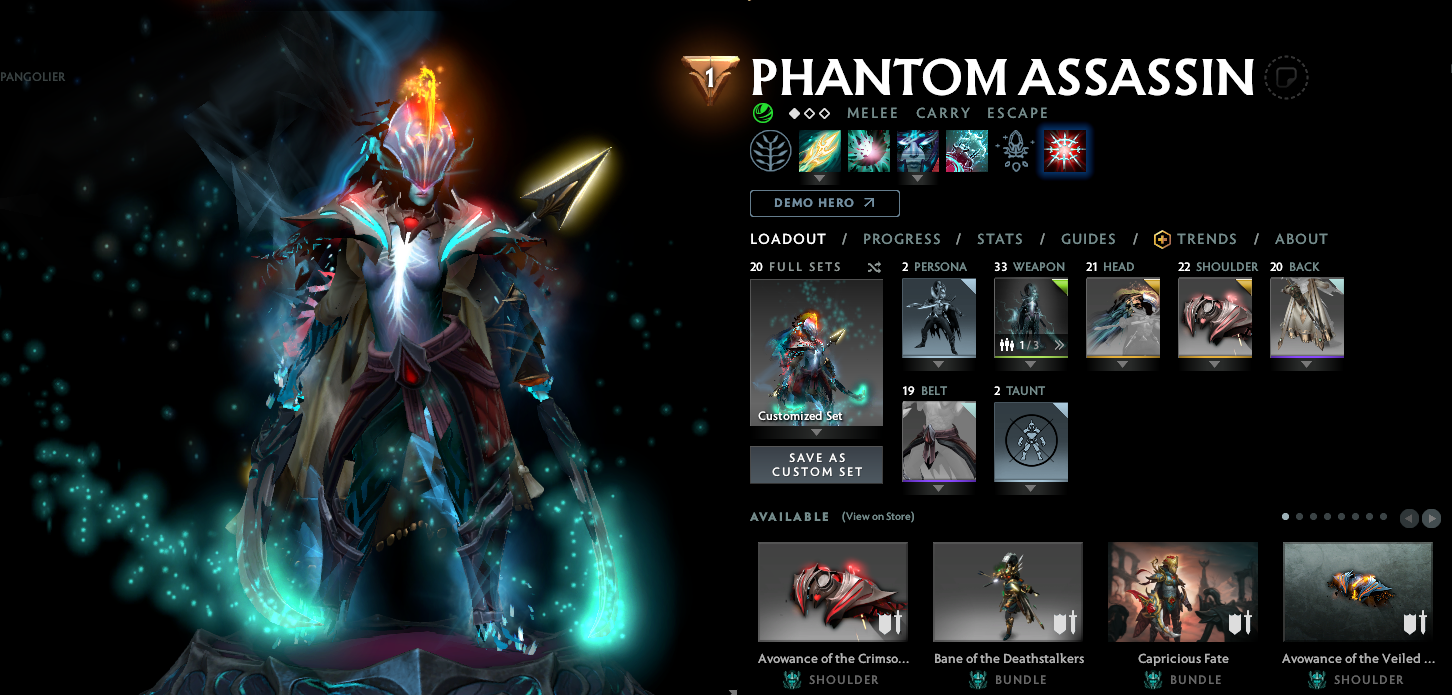
Task: Open the Head cosmetic slot
Action: click(x=1122, y=317)
